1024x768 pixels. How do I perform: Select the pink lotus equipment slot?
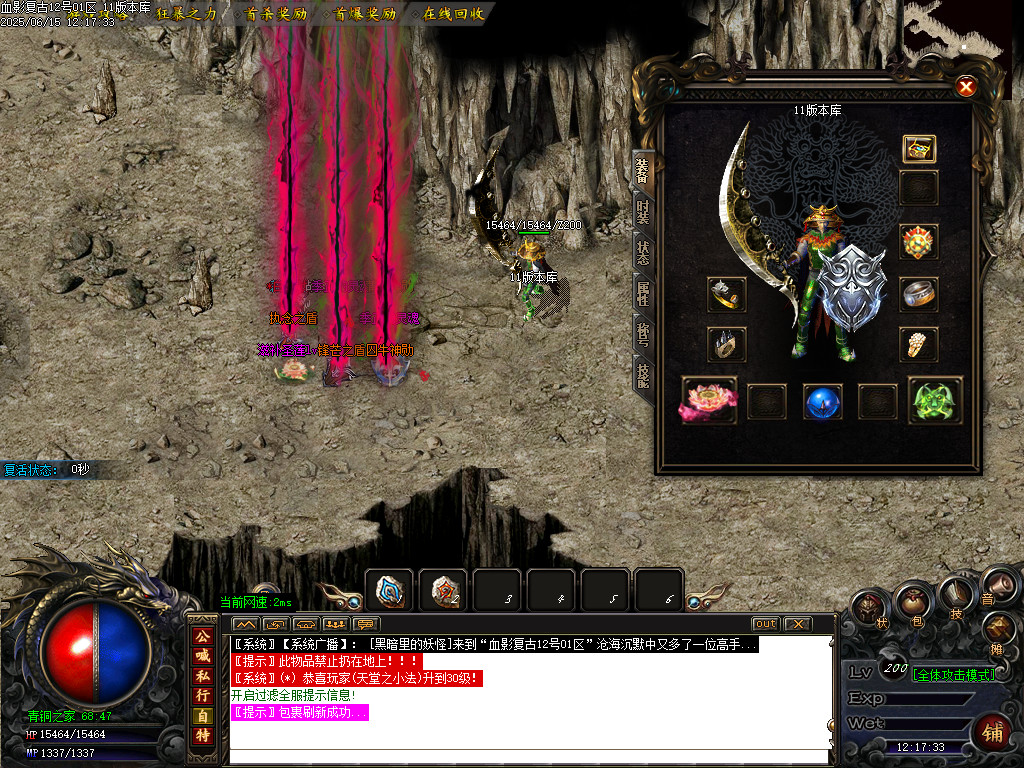tap(709, 400)
